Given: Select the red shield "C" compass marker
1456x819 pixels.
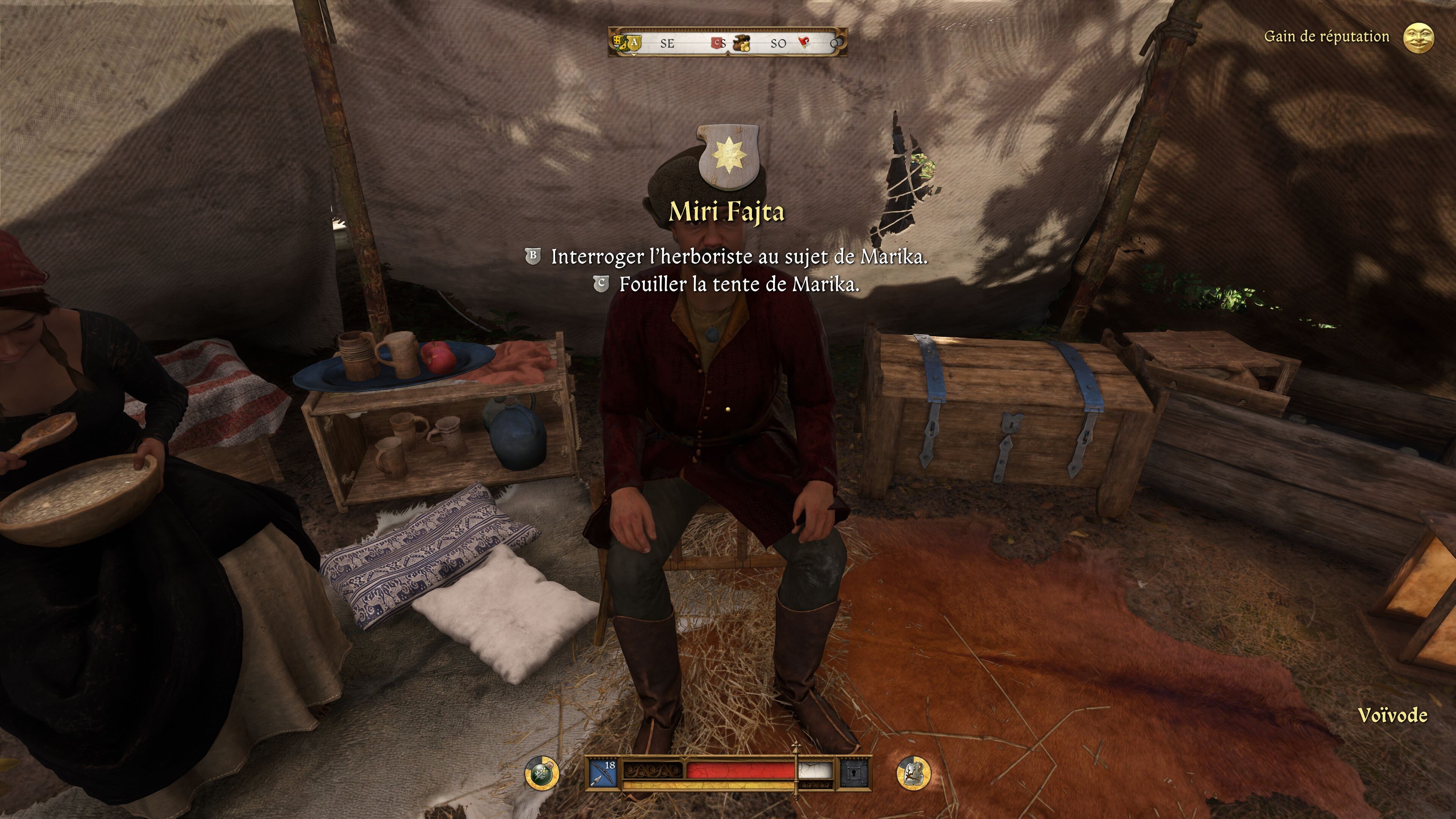Looking at the screenshot, I should click(x=717, y=42).
